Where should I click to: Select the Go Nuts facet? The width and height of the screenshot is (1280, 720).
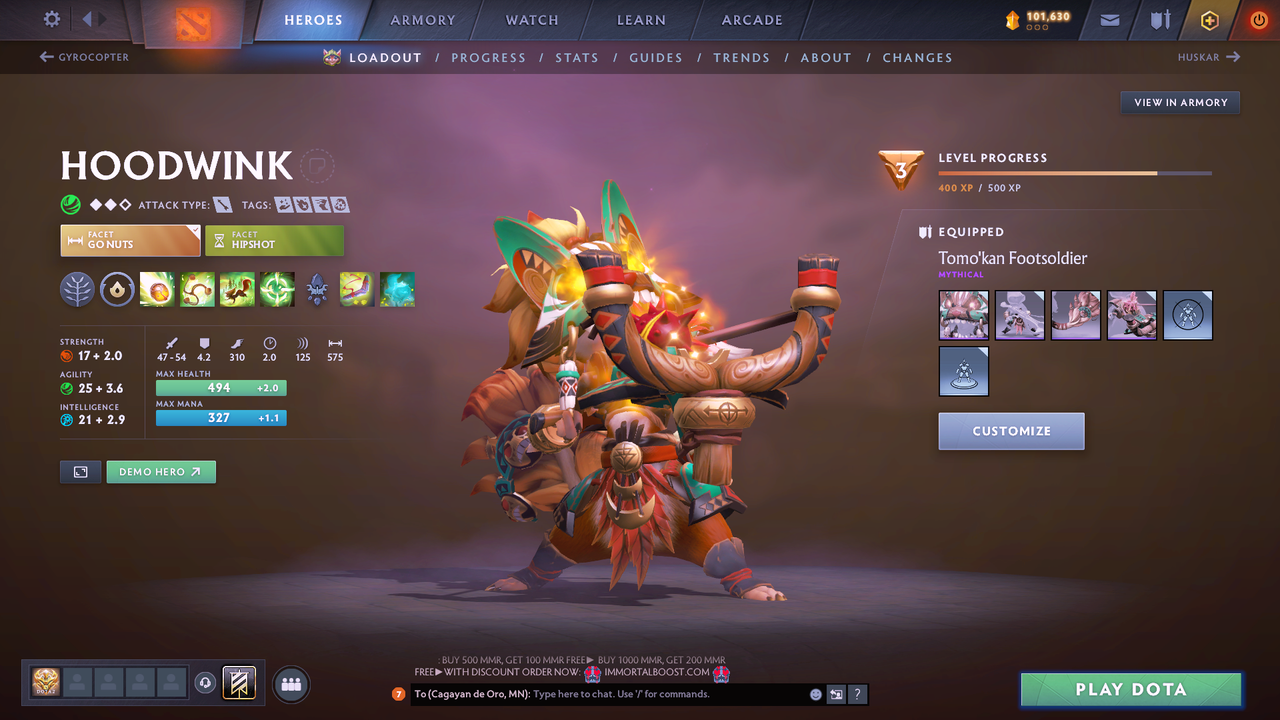(x=130, y=240)
